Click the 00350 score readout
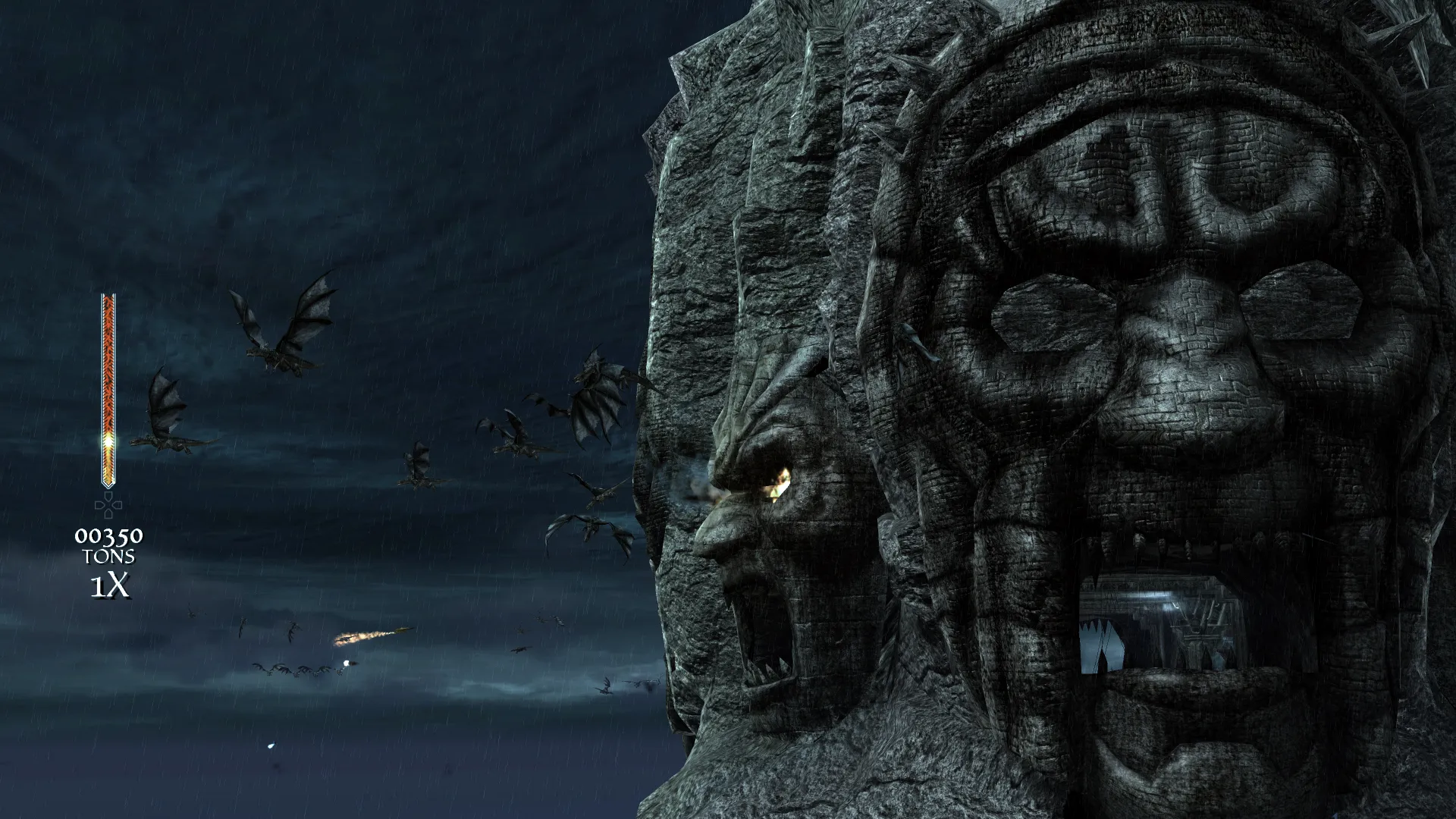This screenshot has width=1456, height=819. click(x=108, y=536)
